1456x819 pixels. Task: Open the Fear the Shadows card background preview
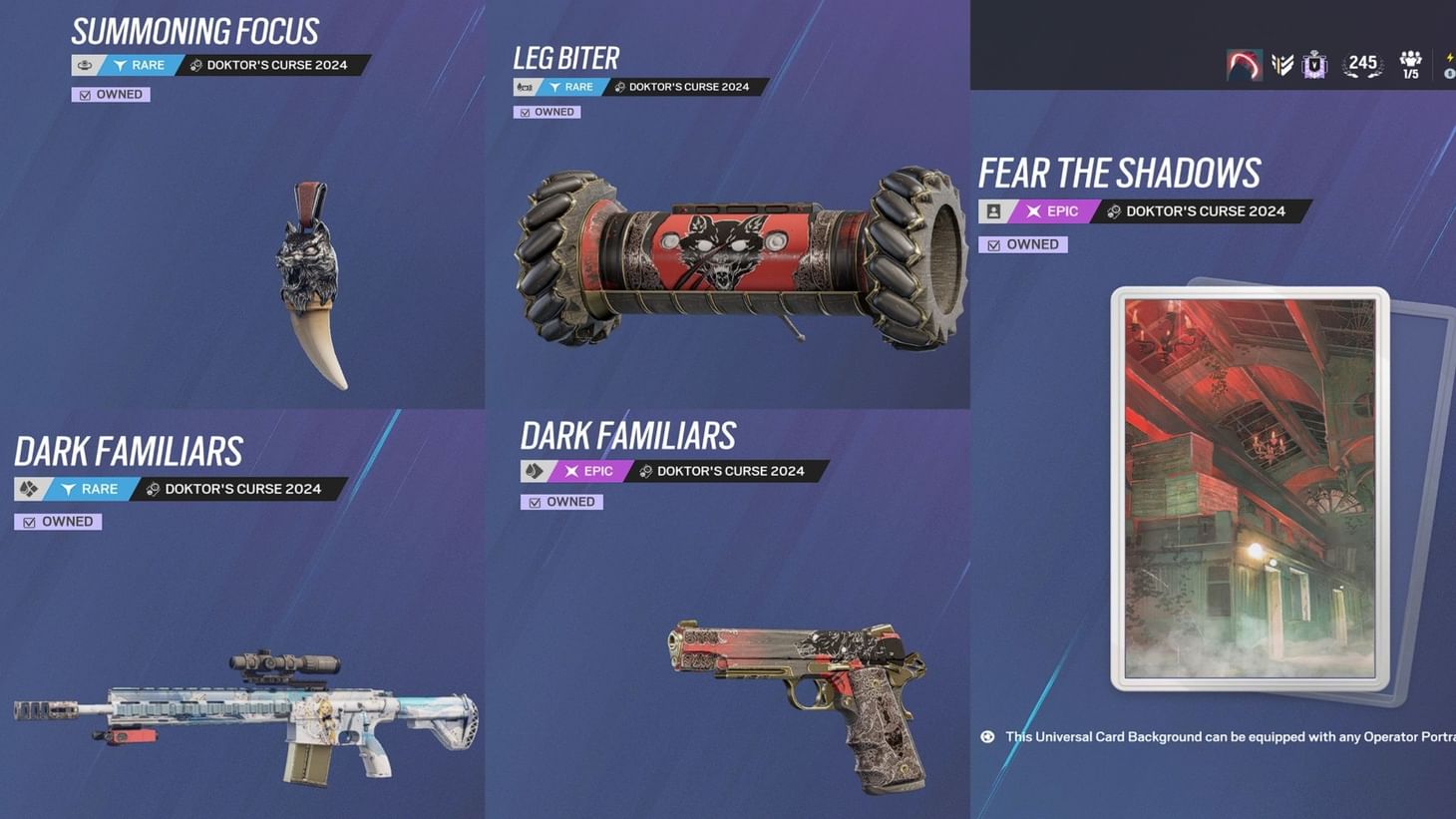coord(1252,489)
